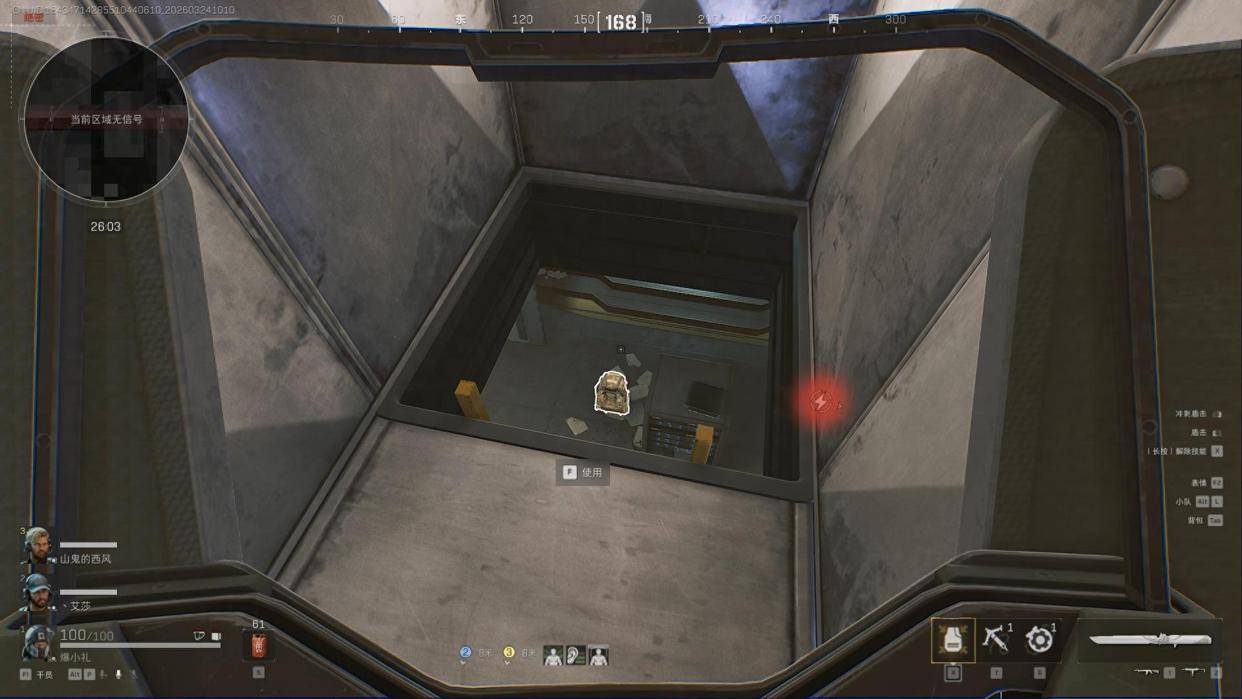
Task: Select the combat knife weapon slot
Action: click(x=1150, y=639)
